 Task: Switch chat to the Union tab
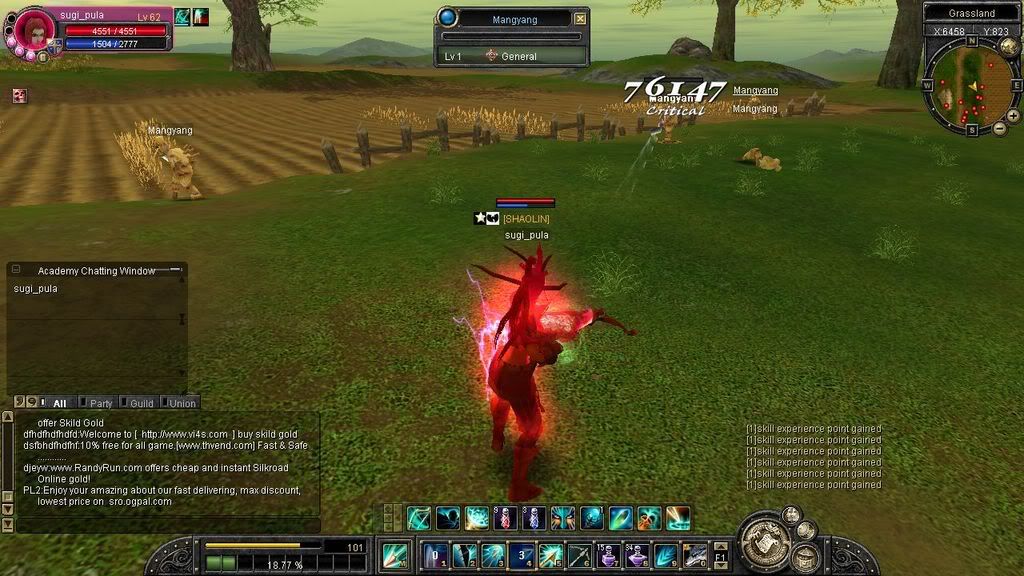182,403
